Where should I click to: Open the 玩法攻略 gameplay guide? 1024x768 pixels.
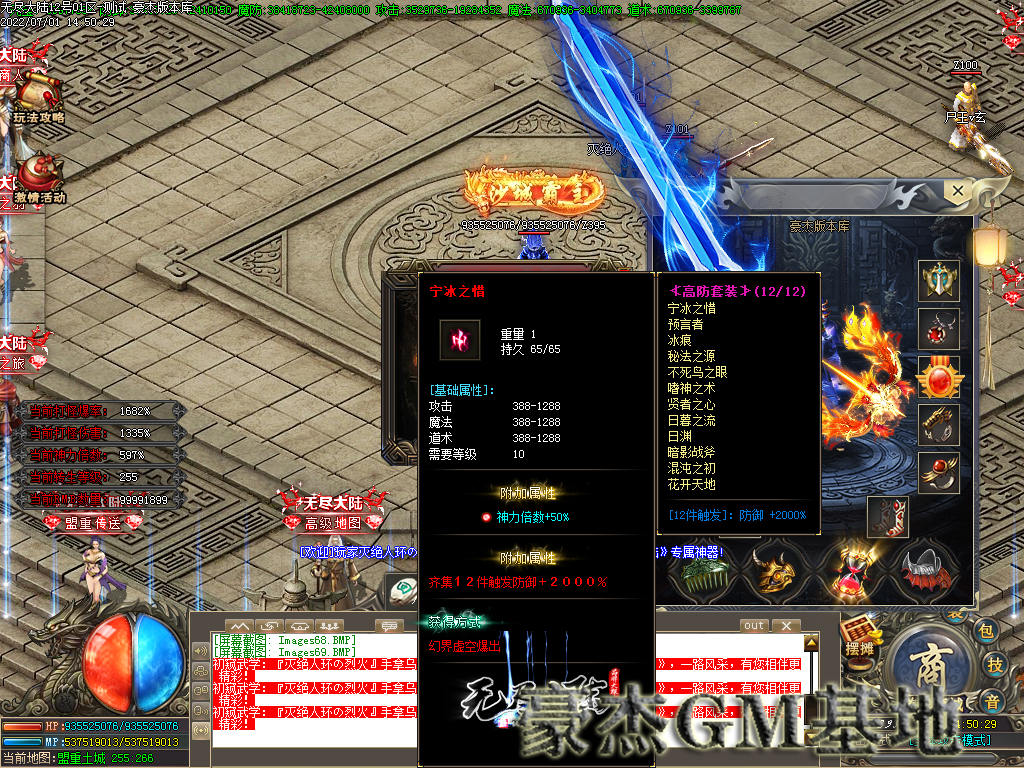tap(40, 98)
